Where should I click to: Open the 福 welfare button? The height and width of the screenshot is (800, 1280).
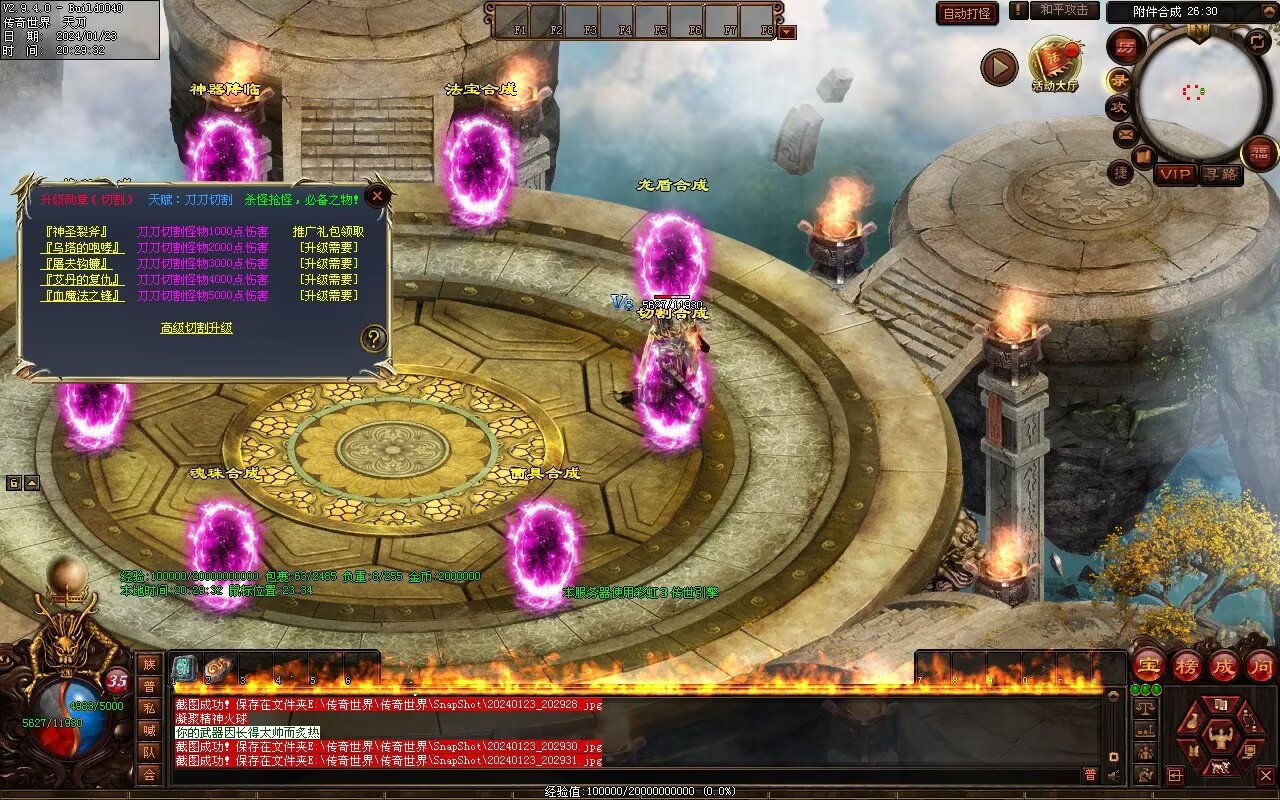pyautogui.click(x=1259, y=152)
